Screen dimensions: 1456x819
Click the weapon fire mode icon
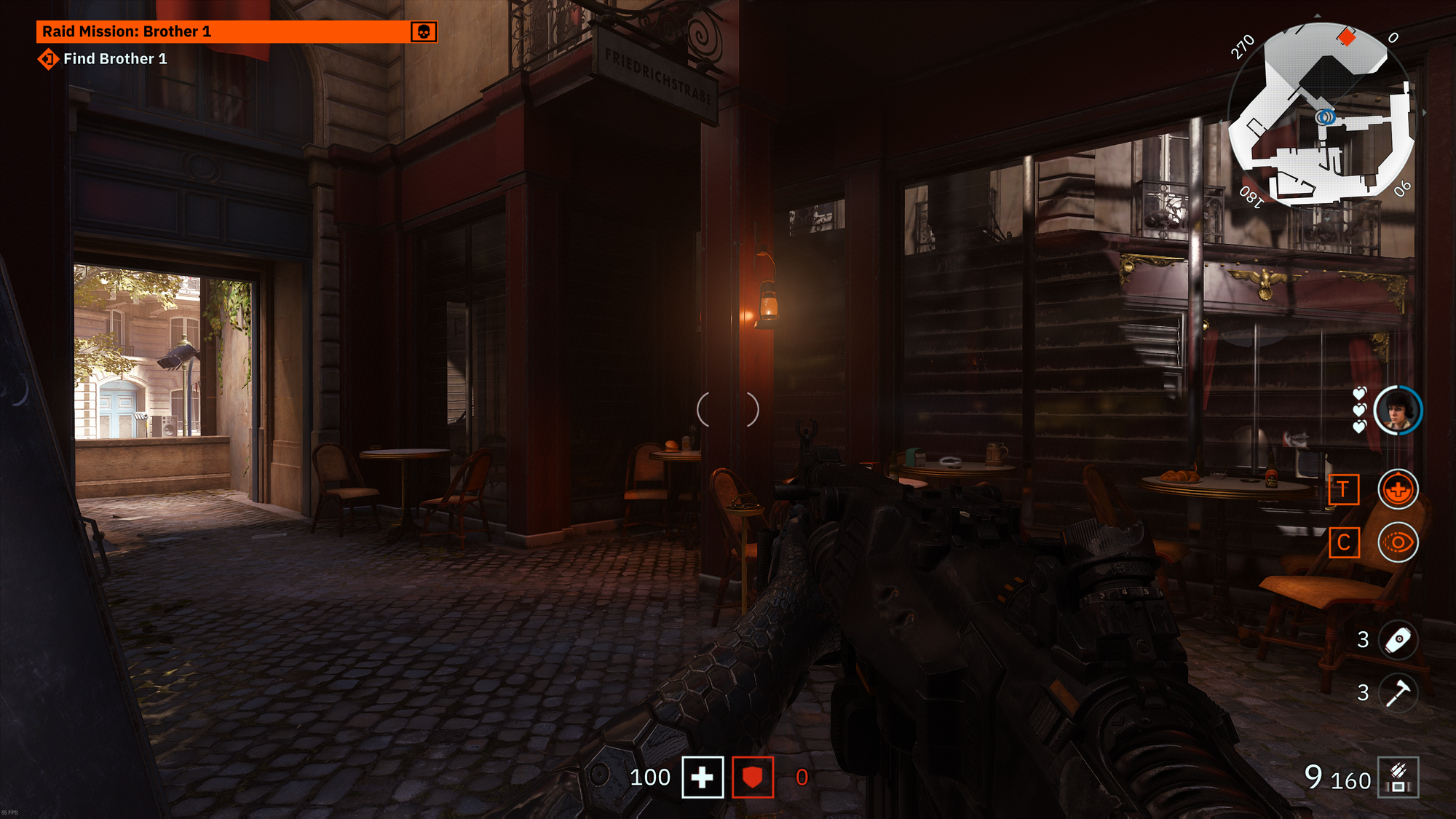(x=1398, y=778)
